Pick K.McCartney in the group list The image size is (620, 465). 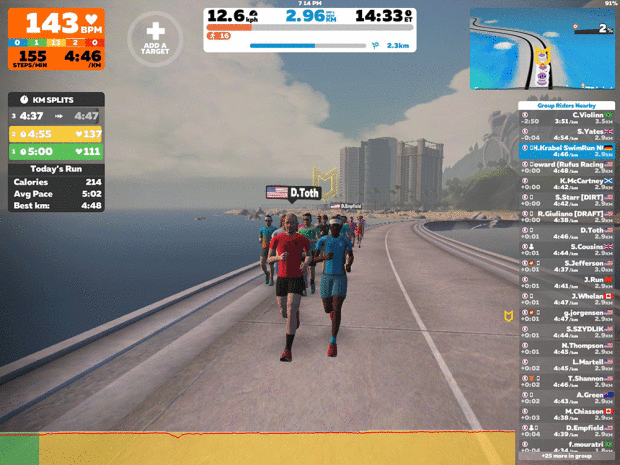click(x=568, y=183)
